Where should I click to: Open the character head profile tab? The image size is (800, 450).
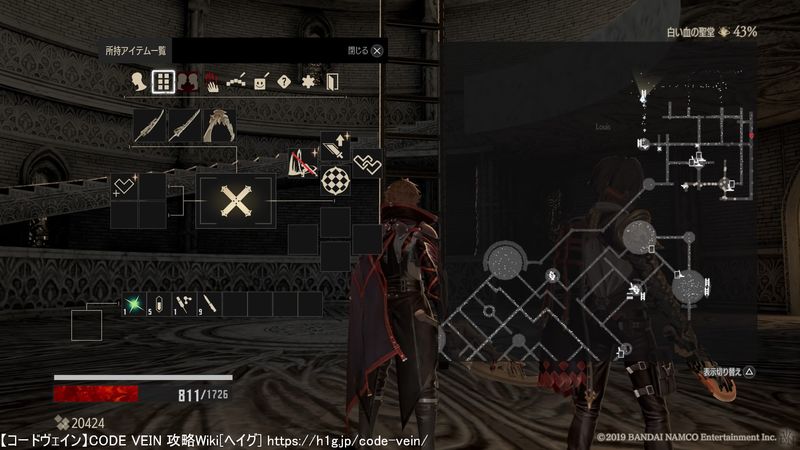pos(139,82)
